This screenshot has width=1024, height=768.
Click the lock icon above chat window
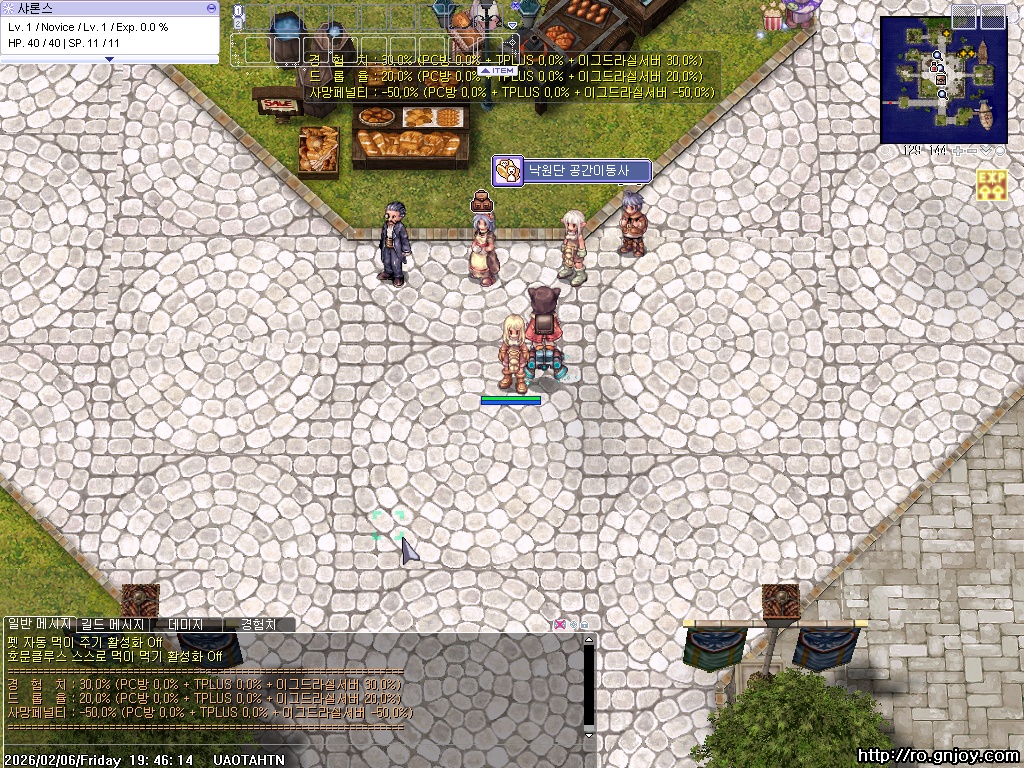point(585,624)
